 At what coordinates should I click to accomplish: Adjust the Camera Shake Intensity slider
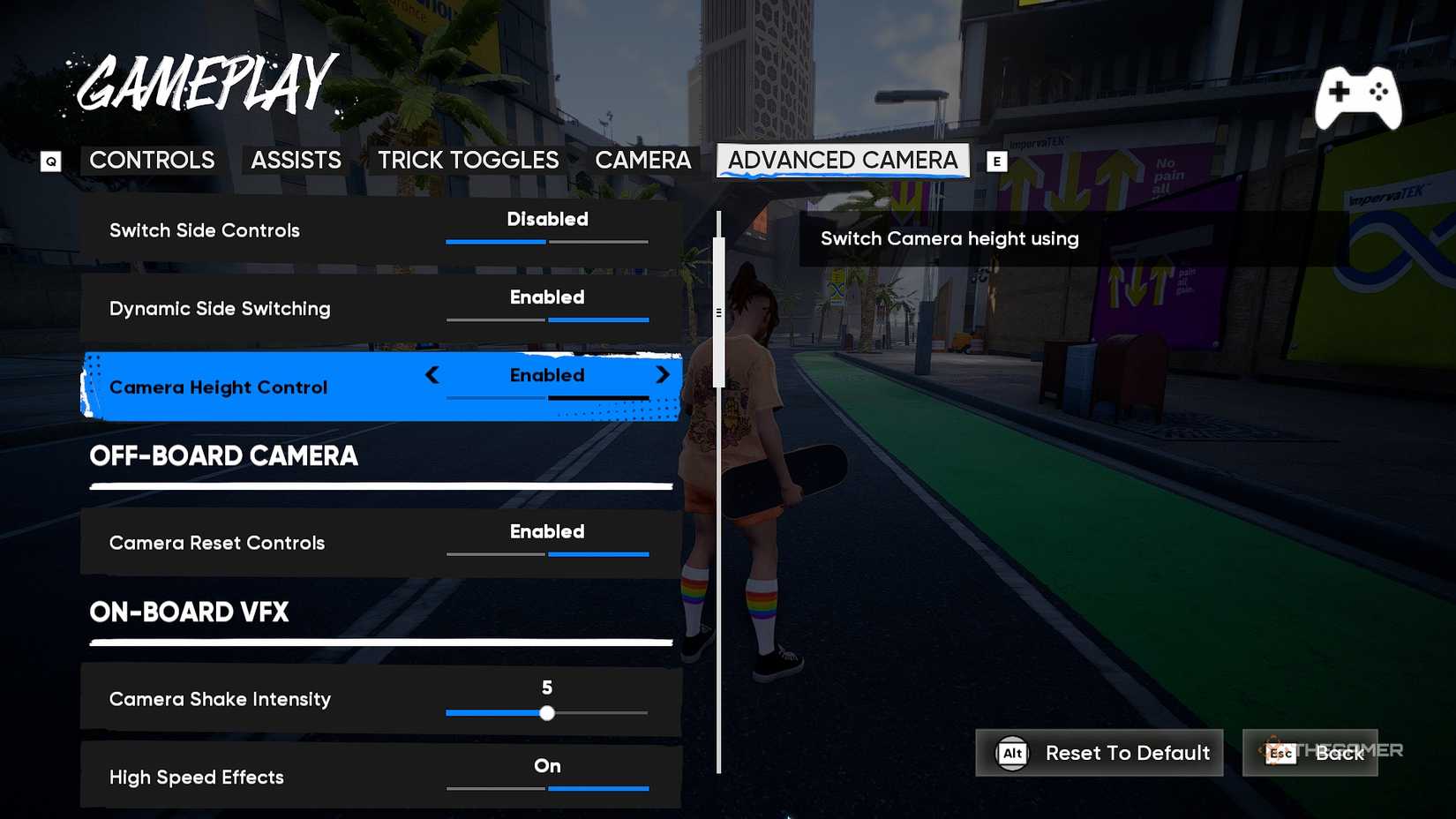pyautogui.click(x=547, y=713)
